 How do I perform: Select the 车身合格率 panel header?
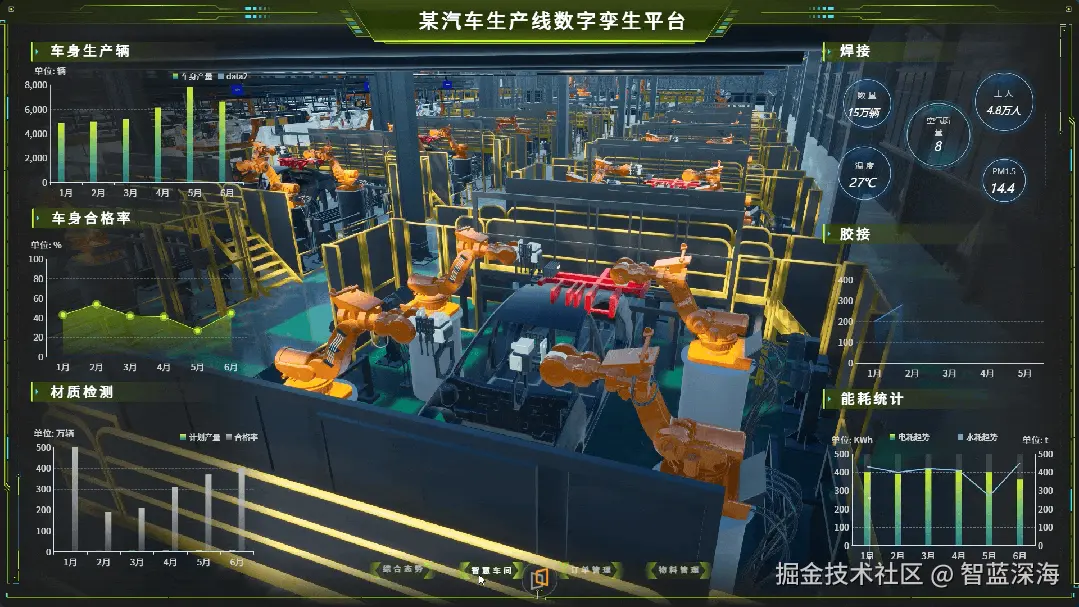pos(90,217)
